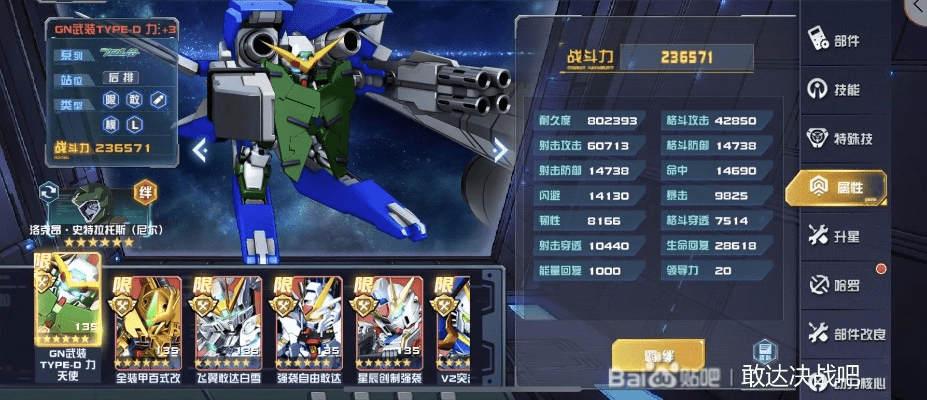Image resolution: width=927 pixels, height=400 pixels.
Task: Open the 哈罗 (Haro) tab
Action: pyautogui.click(x=835, y=285)
